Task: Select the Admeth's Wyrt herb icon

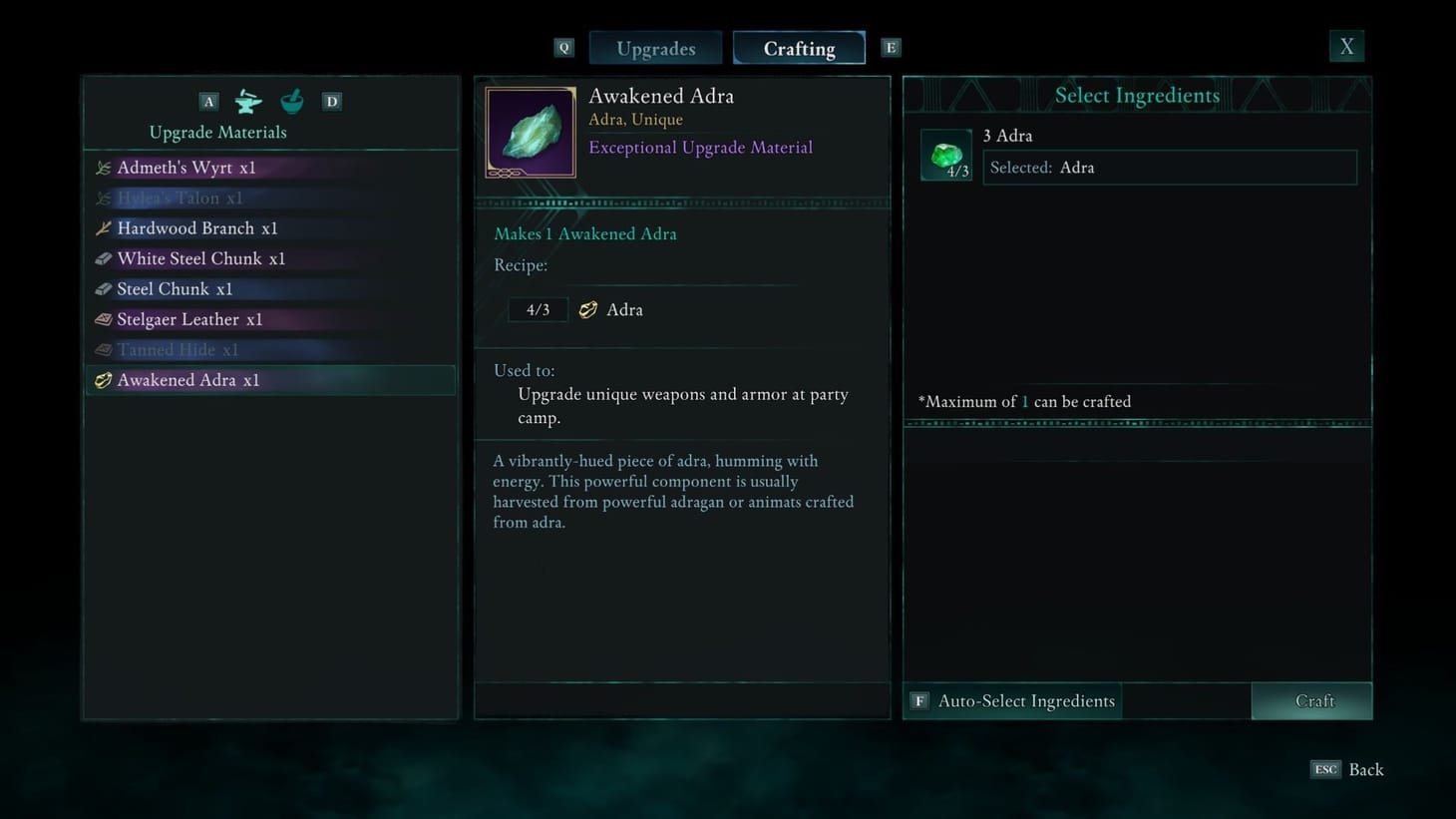Action: [103, 168]
